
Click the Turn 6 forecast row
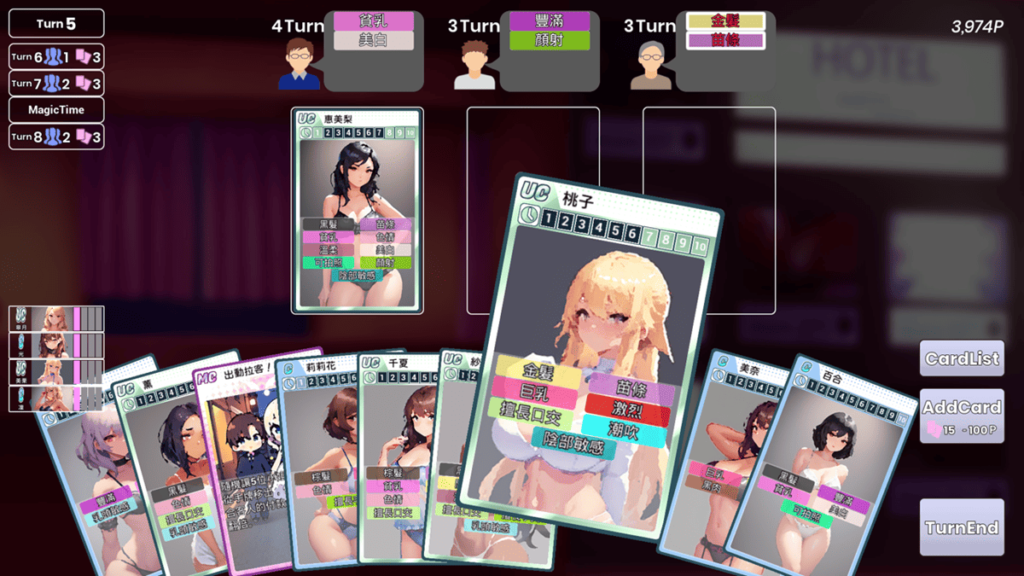click(x=56, y=57)
